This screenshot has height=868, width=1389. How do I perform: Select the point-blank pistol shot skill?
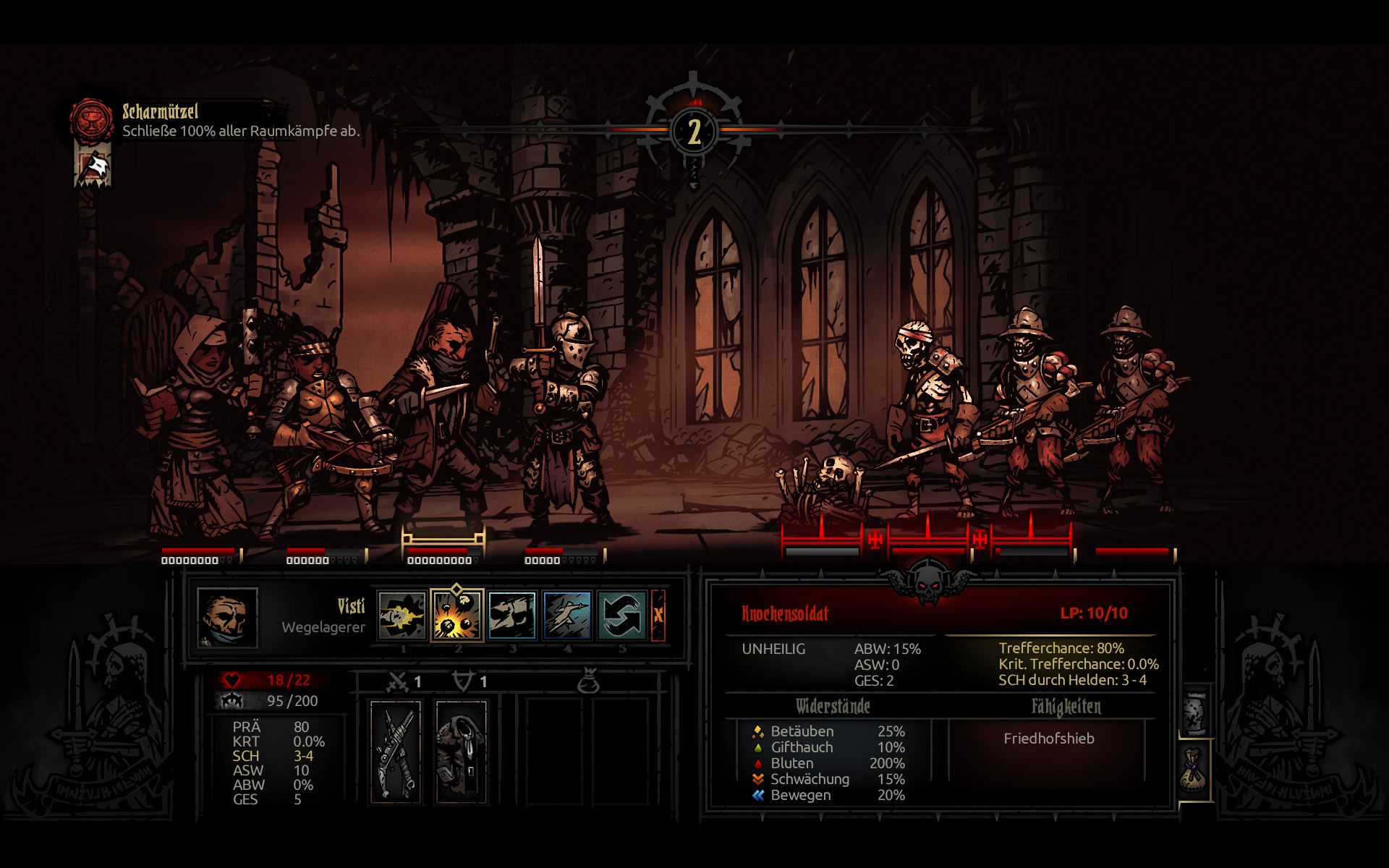[402, 616]
